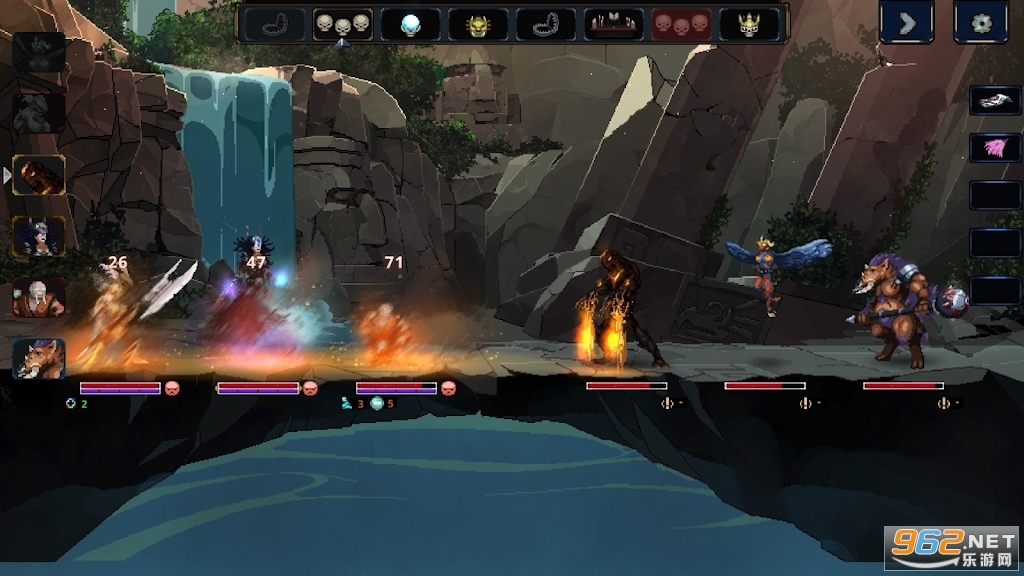The height and width of the screenshot is (576, 1024).
Task: Select the highlighted white three-skull stage icon
Action: 342,24
